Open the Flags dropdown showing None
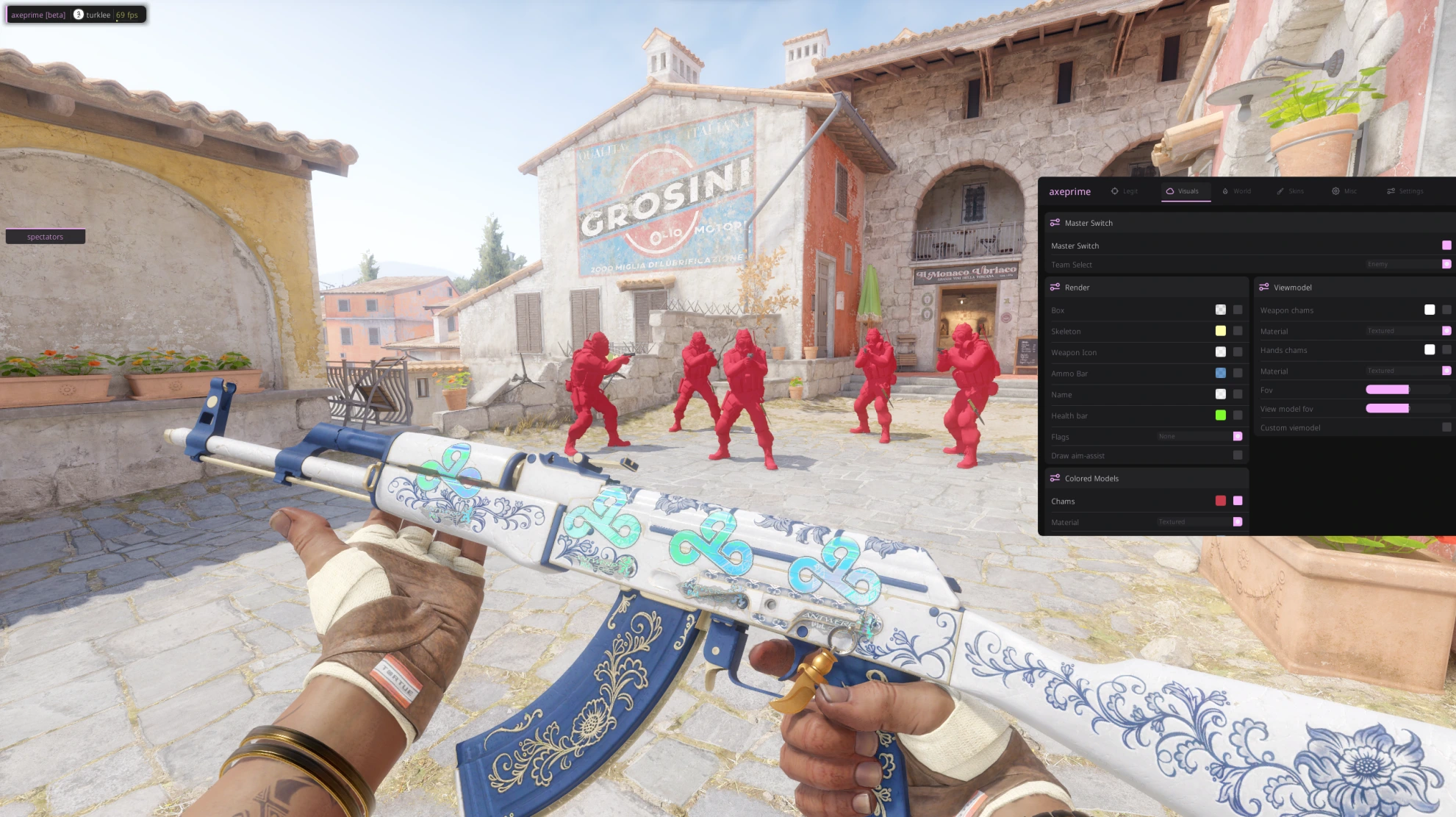The image size is (1456, 817). pos(1201,436)
